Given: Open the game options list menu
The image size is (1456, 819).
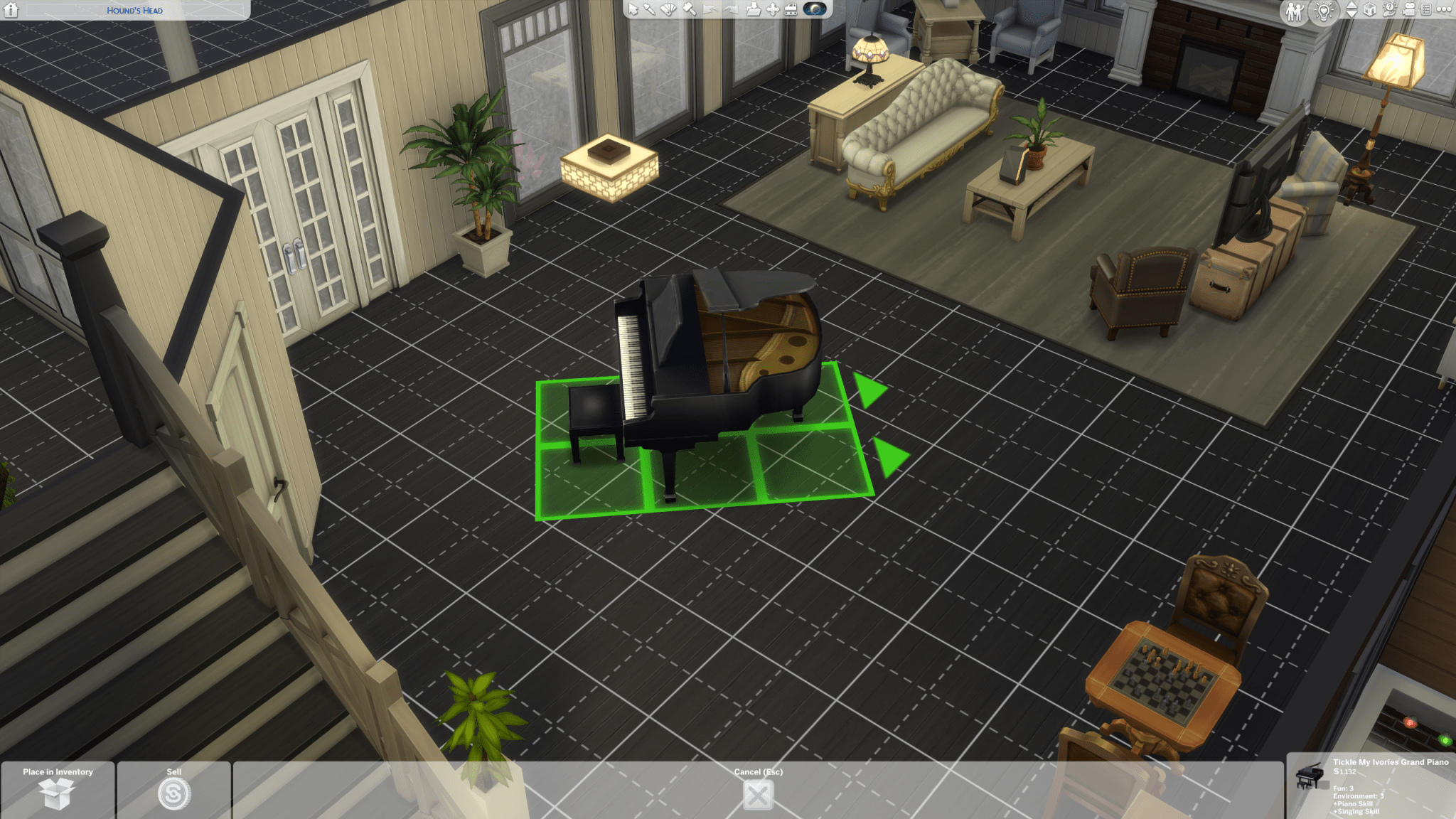Looking at the screenshot, I should point(1428,11).
